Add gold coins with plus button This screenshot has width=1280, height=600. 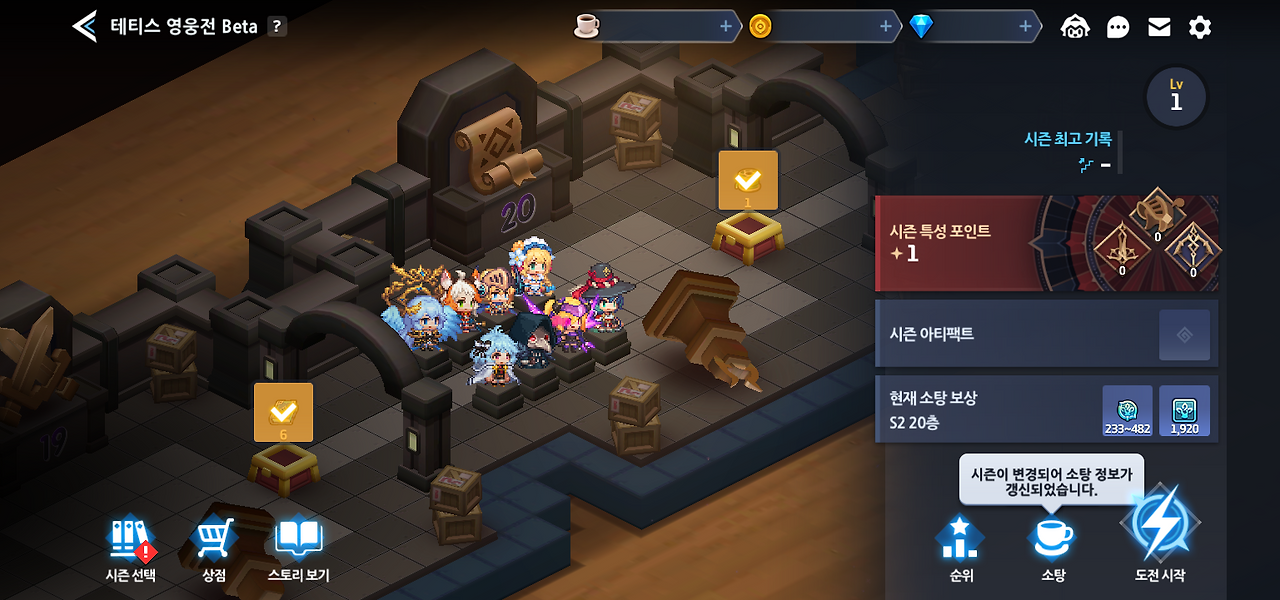tap(886, 27)
